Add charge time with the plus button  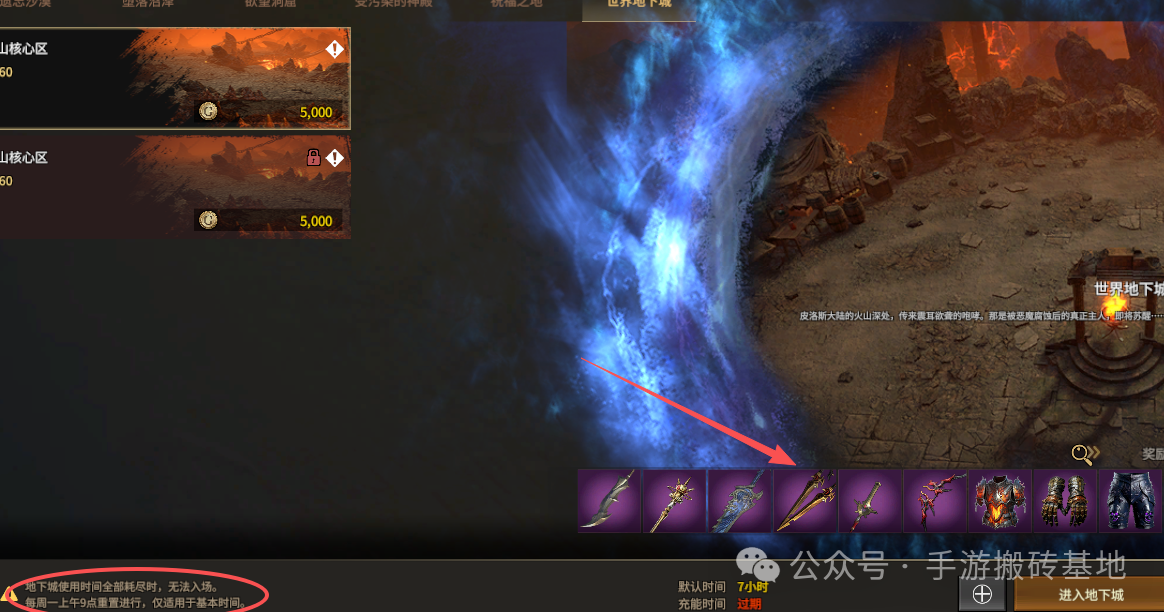pos(982,595)
